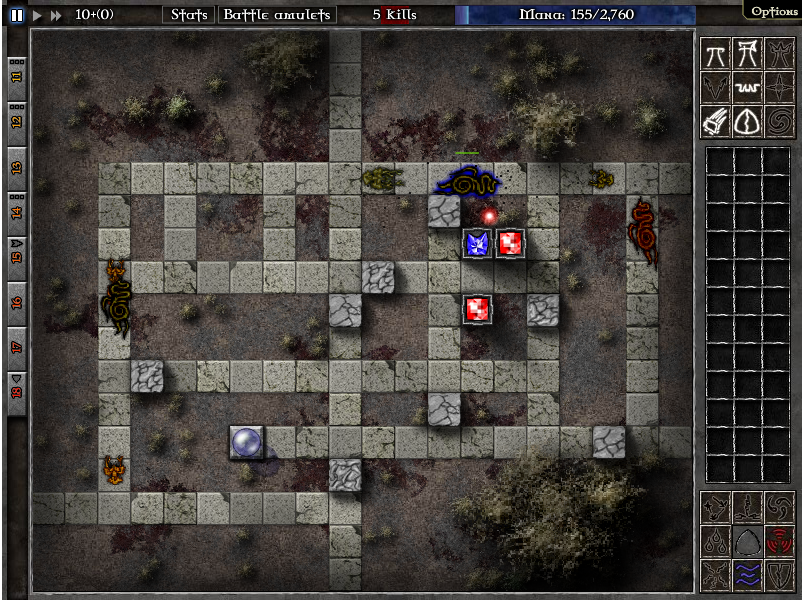Select the cracked gem create icon
Viewport: 802px width, 600px height.
[x=747, y=121]
